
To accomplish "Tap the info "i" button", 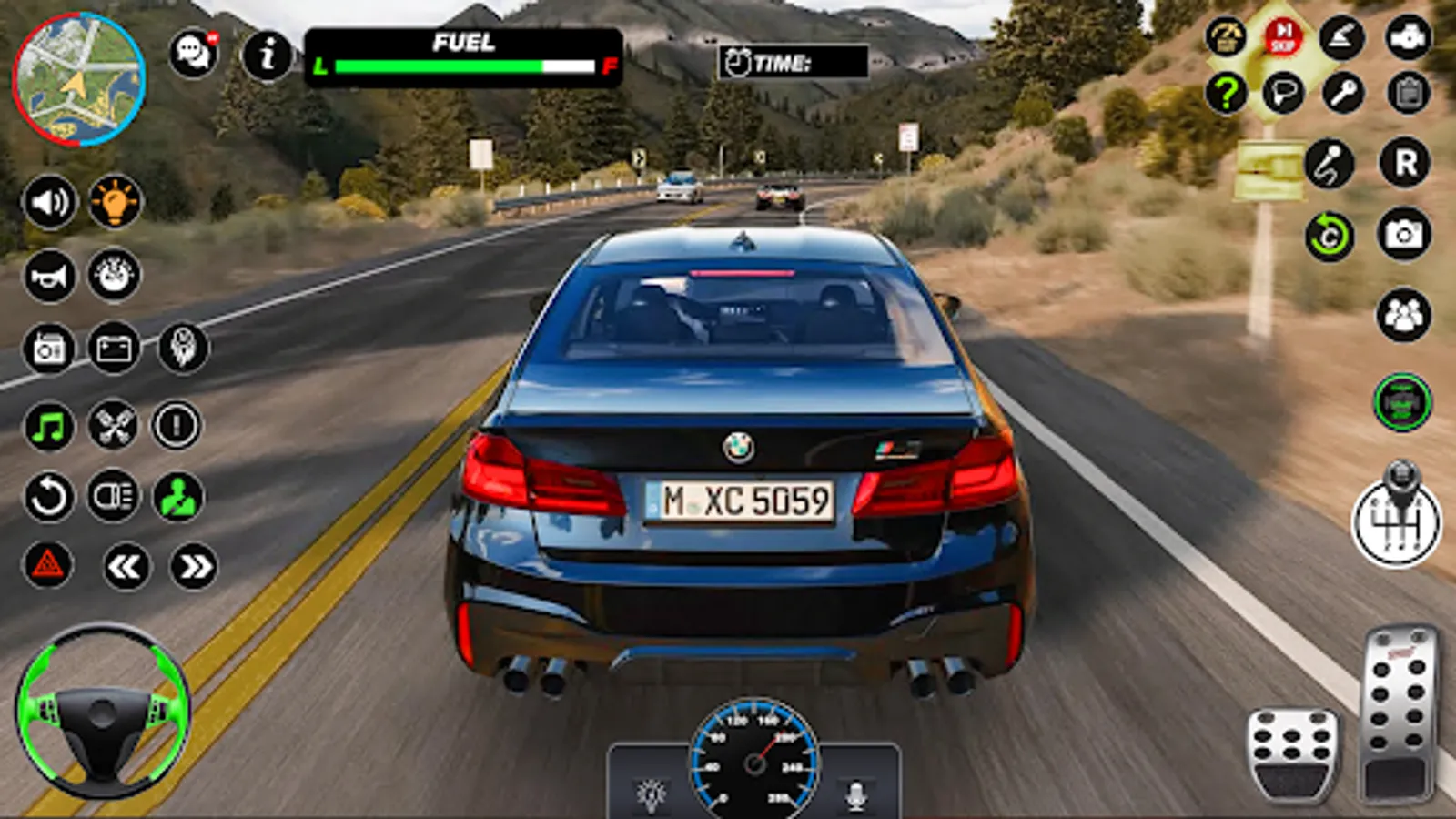I will coord(268,56).
